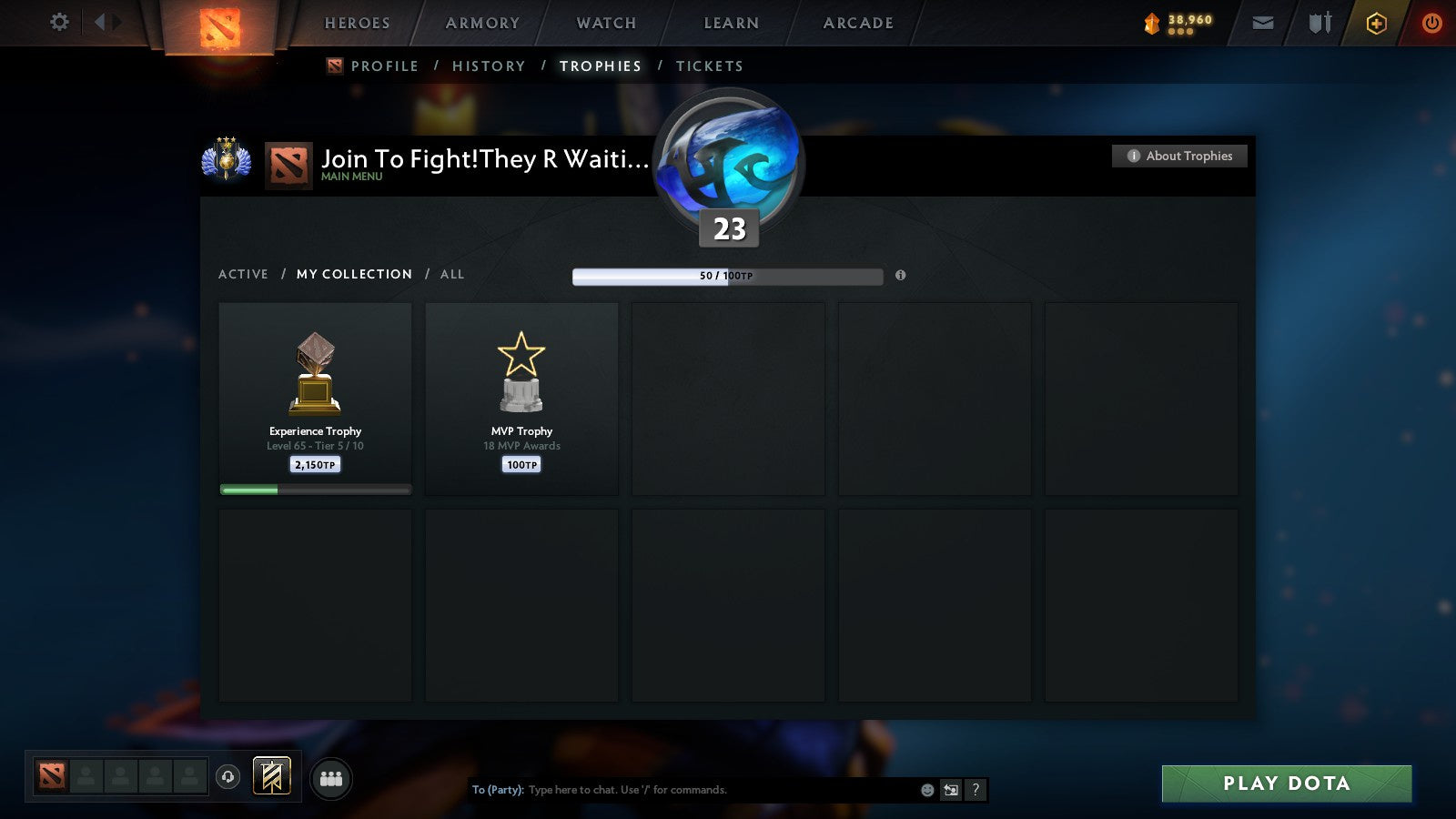
Task: Switch to the ACTIVE trophy filter
Action: click(244, 274)
